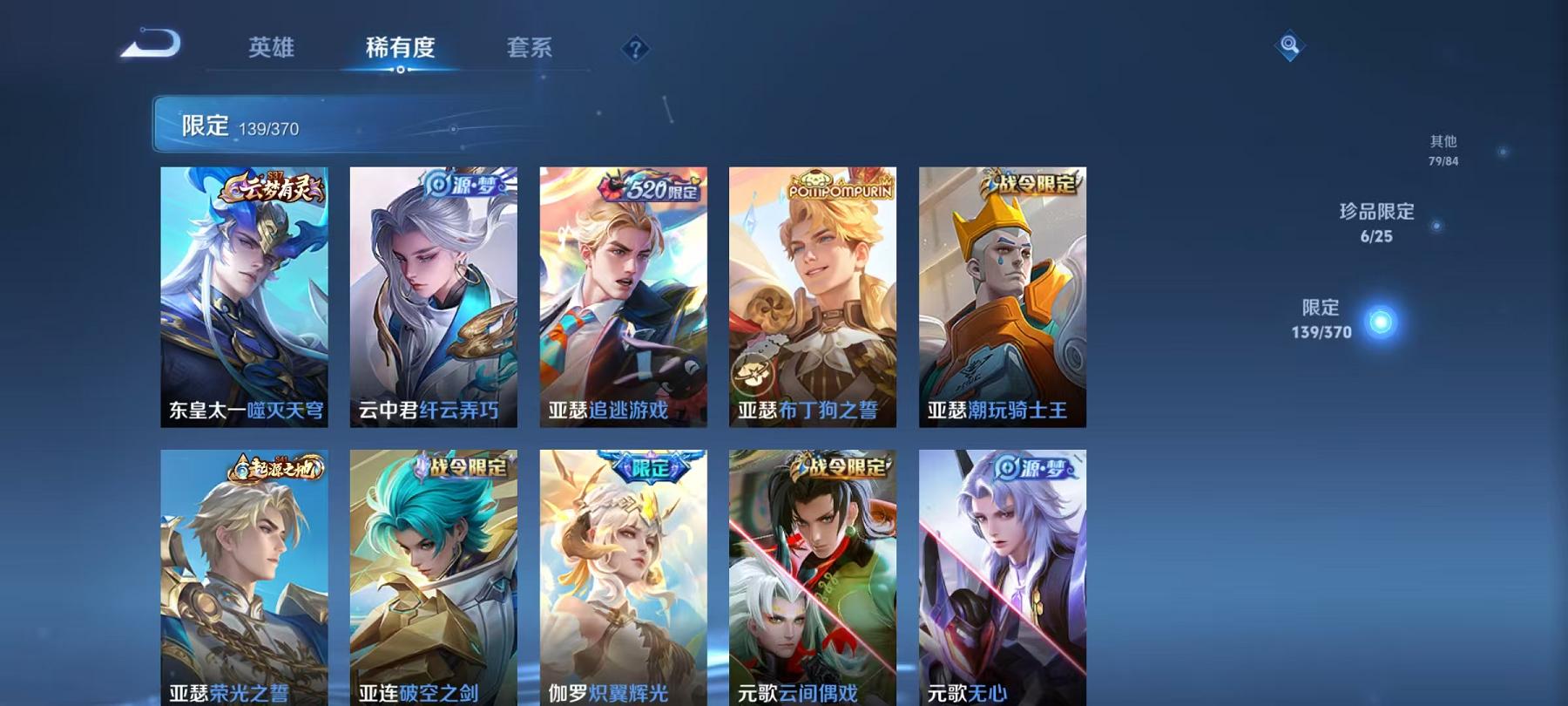Switch to the 英雄 tab
The image size is (1568, 706).
pos(271,50)
